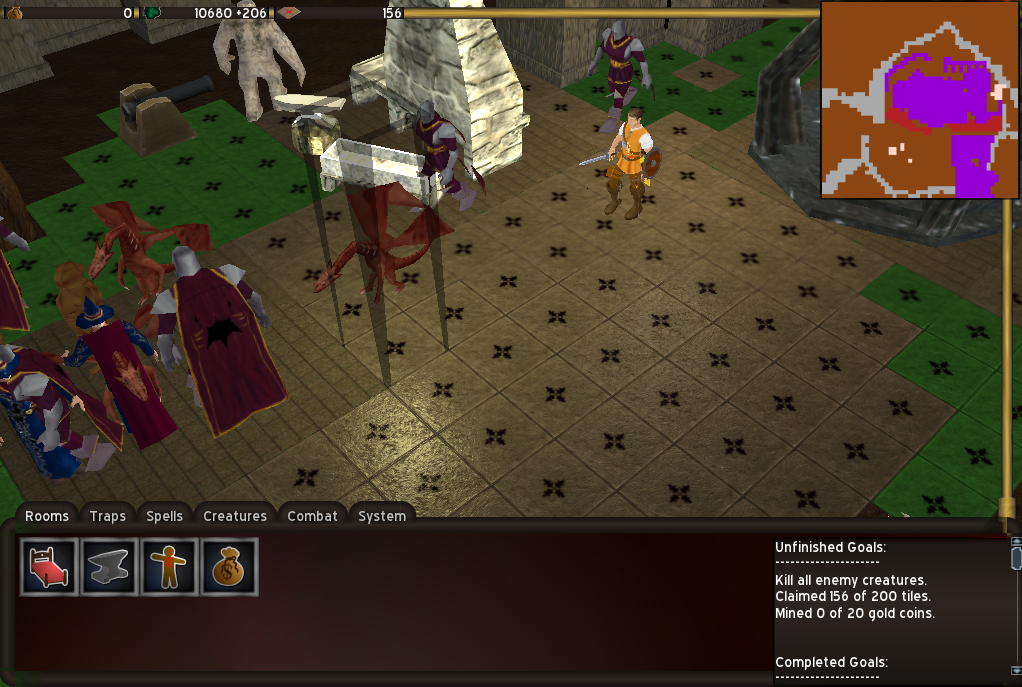Choose the anvil workshop room icon
The height and width of the screenshot is (687, 1022).
(x=109, y=567)
